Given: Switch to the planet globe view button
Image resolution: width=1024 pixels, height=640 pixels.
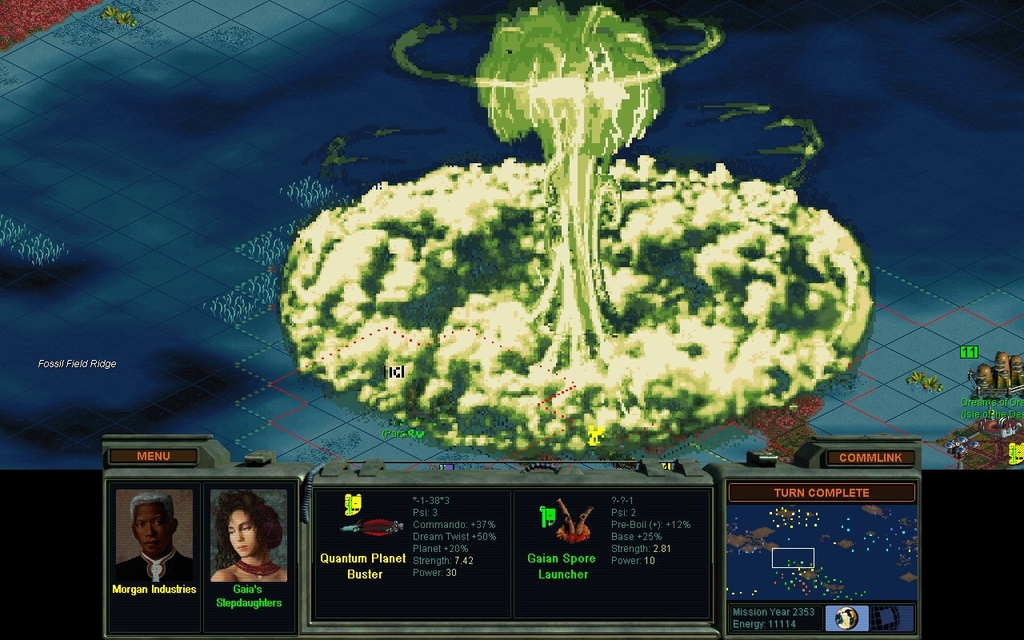Looking at the screenshot, I should (x=847, y=618).
